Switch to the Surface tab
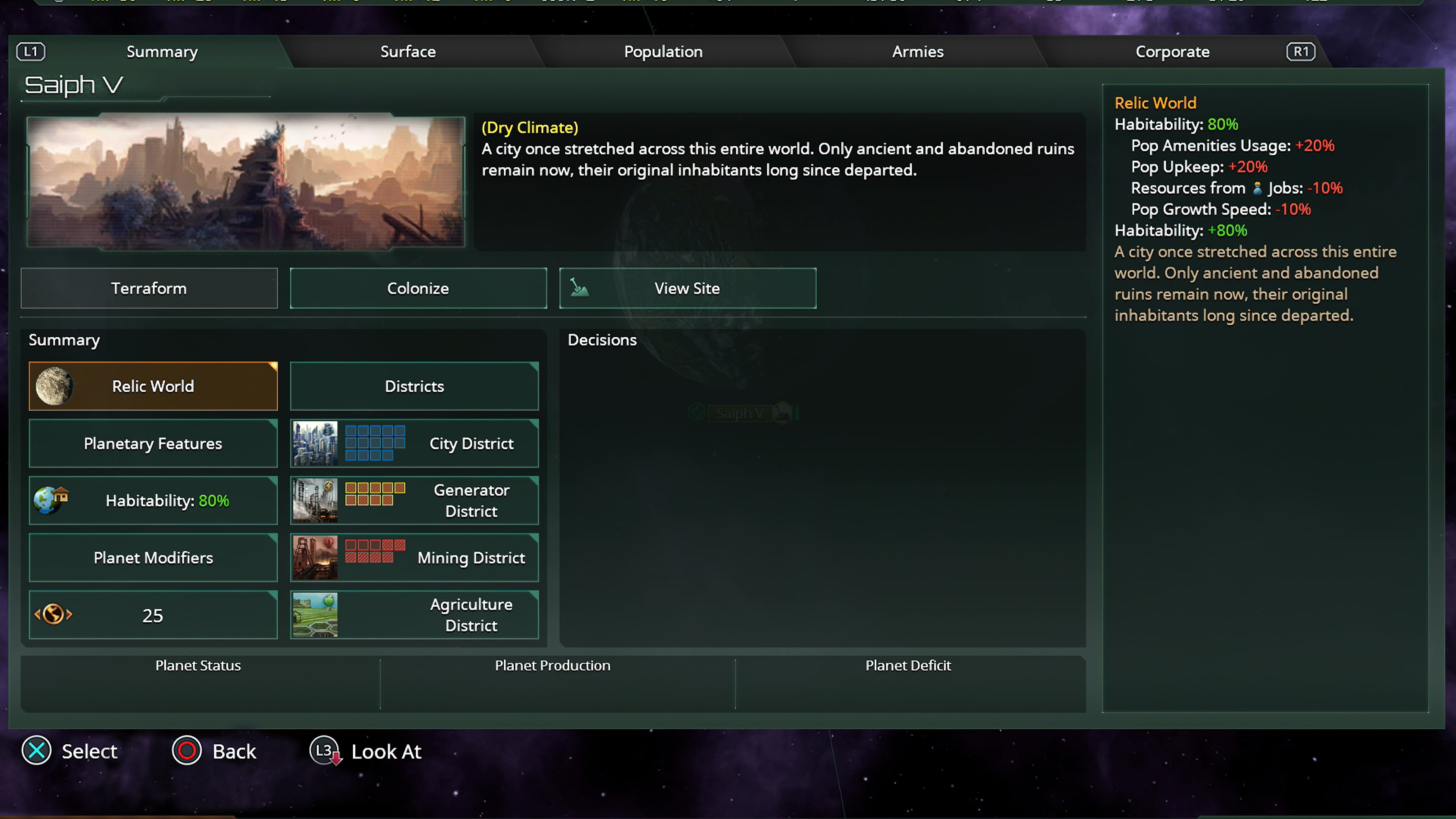This screenshot has height=819, width=1456. click(408, 52)
